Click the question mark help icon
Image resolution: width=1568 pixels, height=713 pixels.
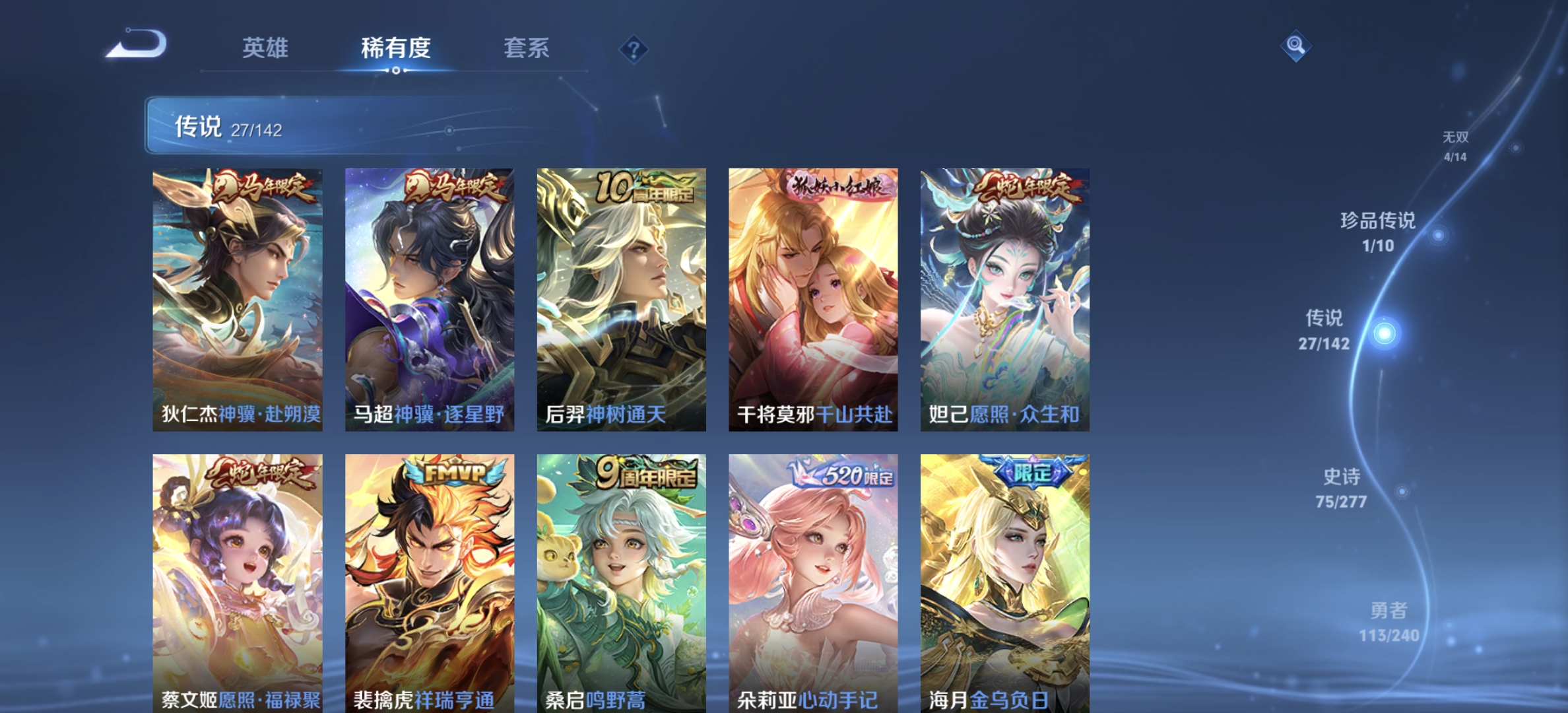tap(632, 50)
